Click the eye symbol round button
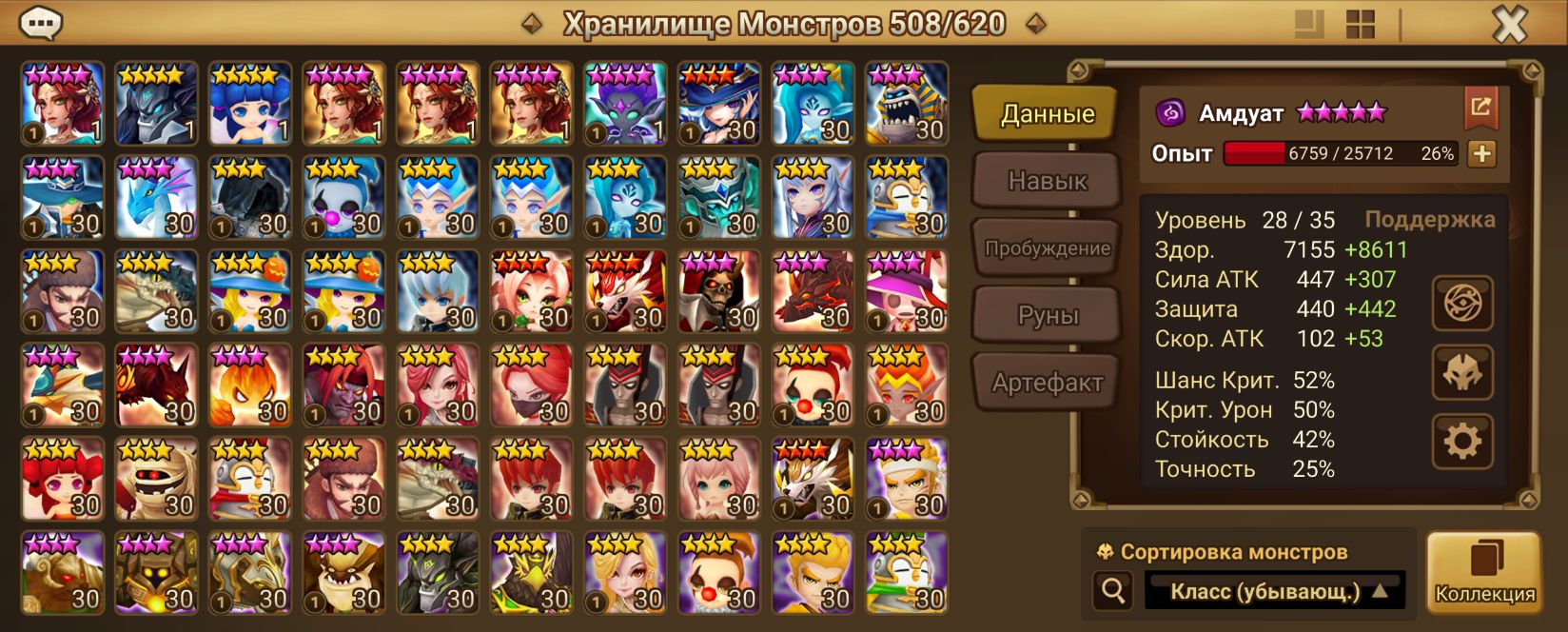This screenshot has height=632, width=1568. click(1462, 304)
